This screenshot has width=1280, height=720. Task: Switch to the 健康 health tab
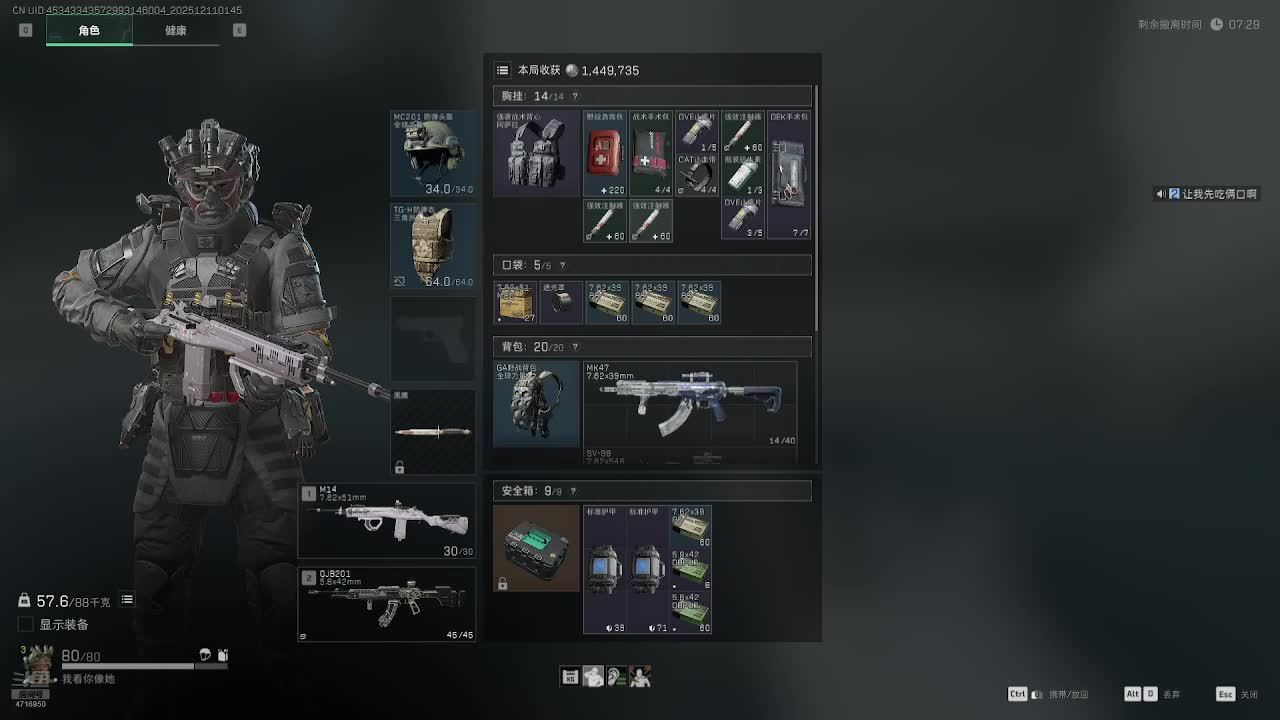pos(175,31)
